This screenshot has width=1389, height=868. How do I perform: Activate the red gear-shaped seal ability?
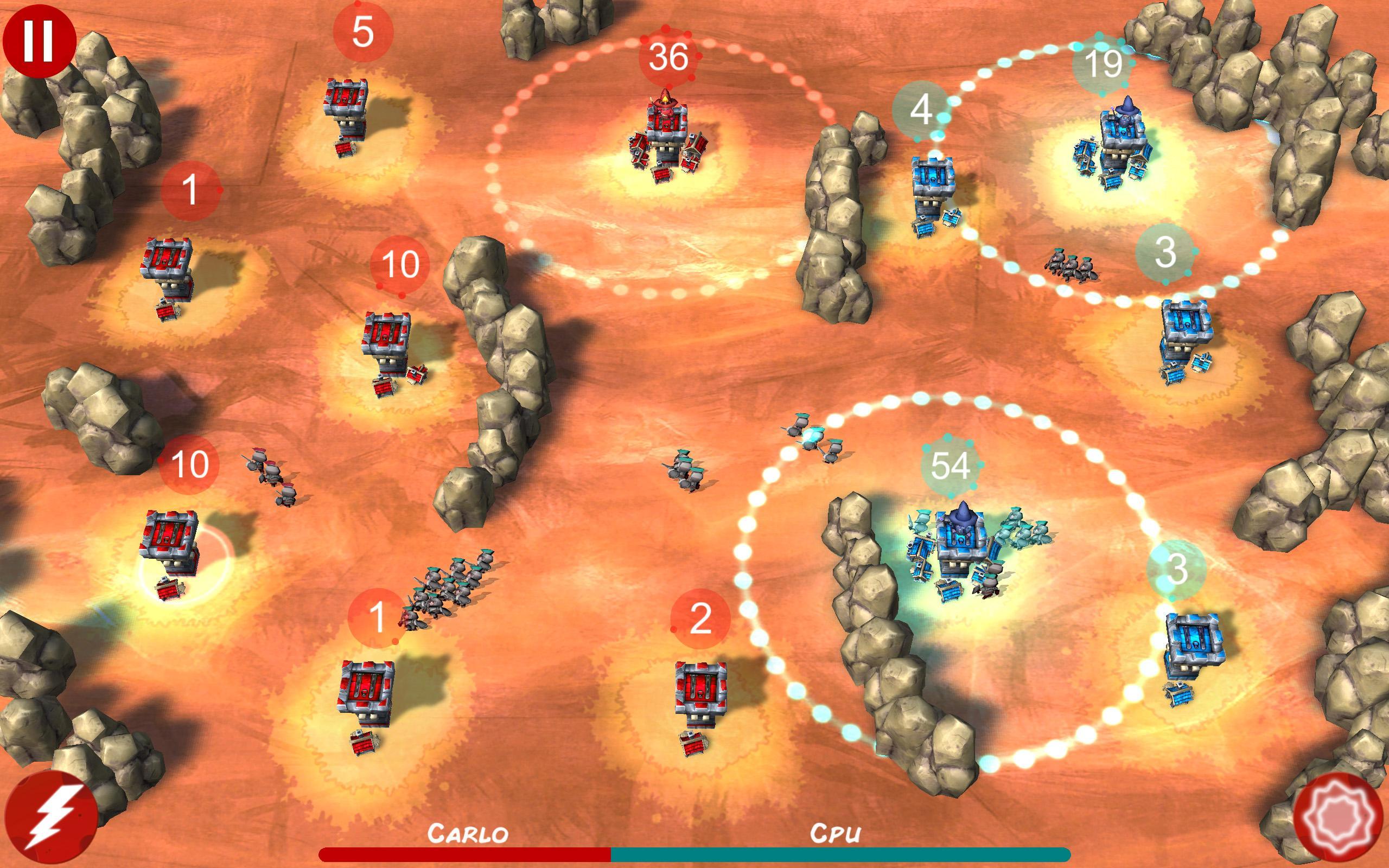1337,819
